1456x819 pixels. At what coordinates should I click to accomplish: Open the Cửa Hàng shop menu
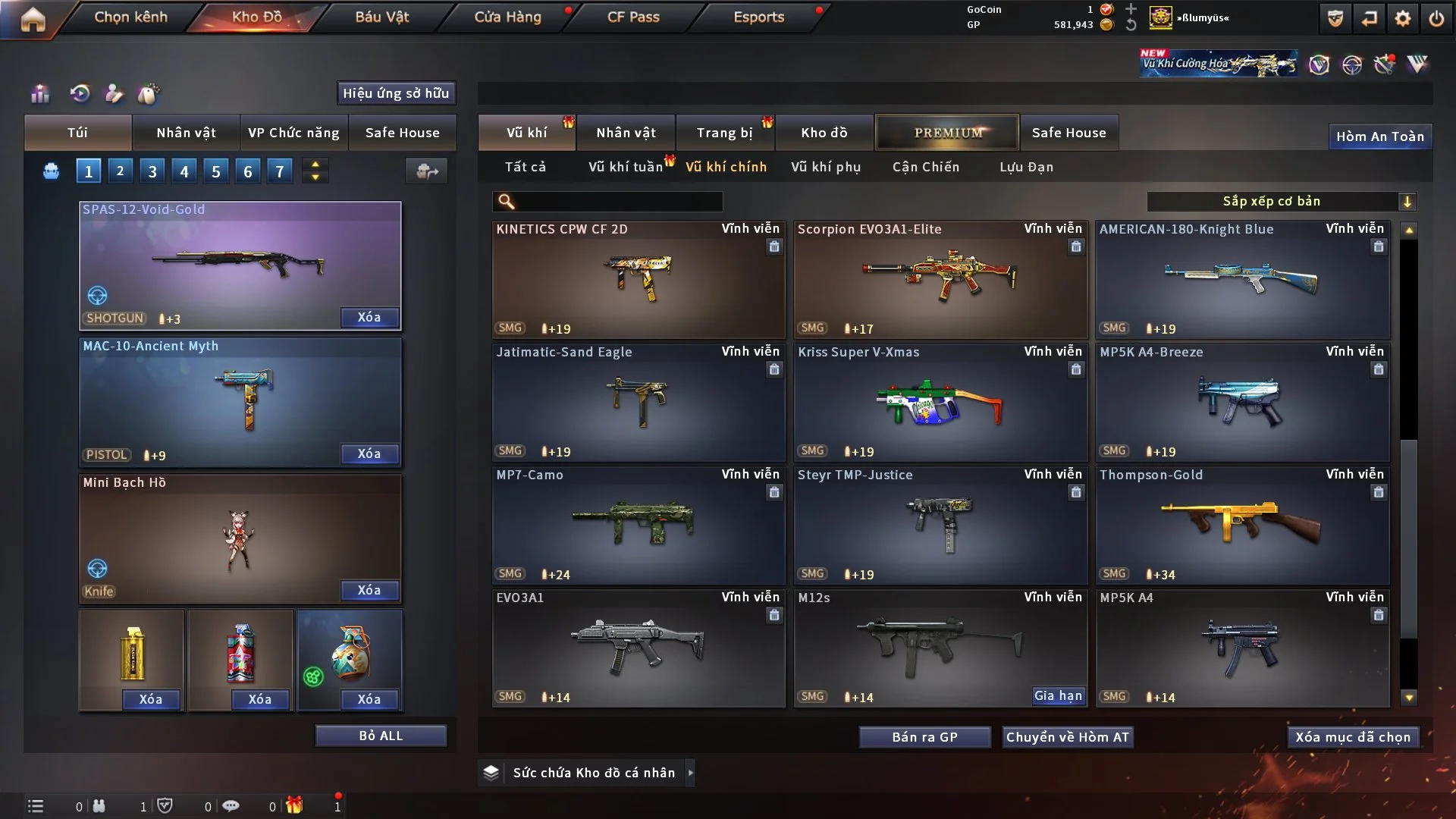pos(507,17)
